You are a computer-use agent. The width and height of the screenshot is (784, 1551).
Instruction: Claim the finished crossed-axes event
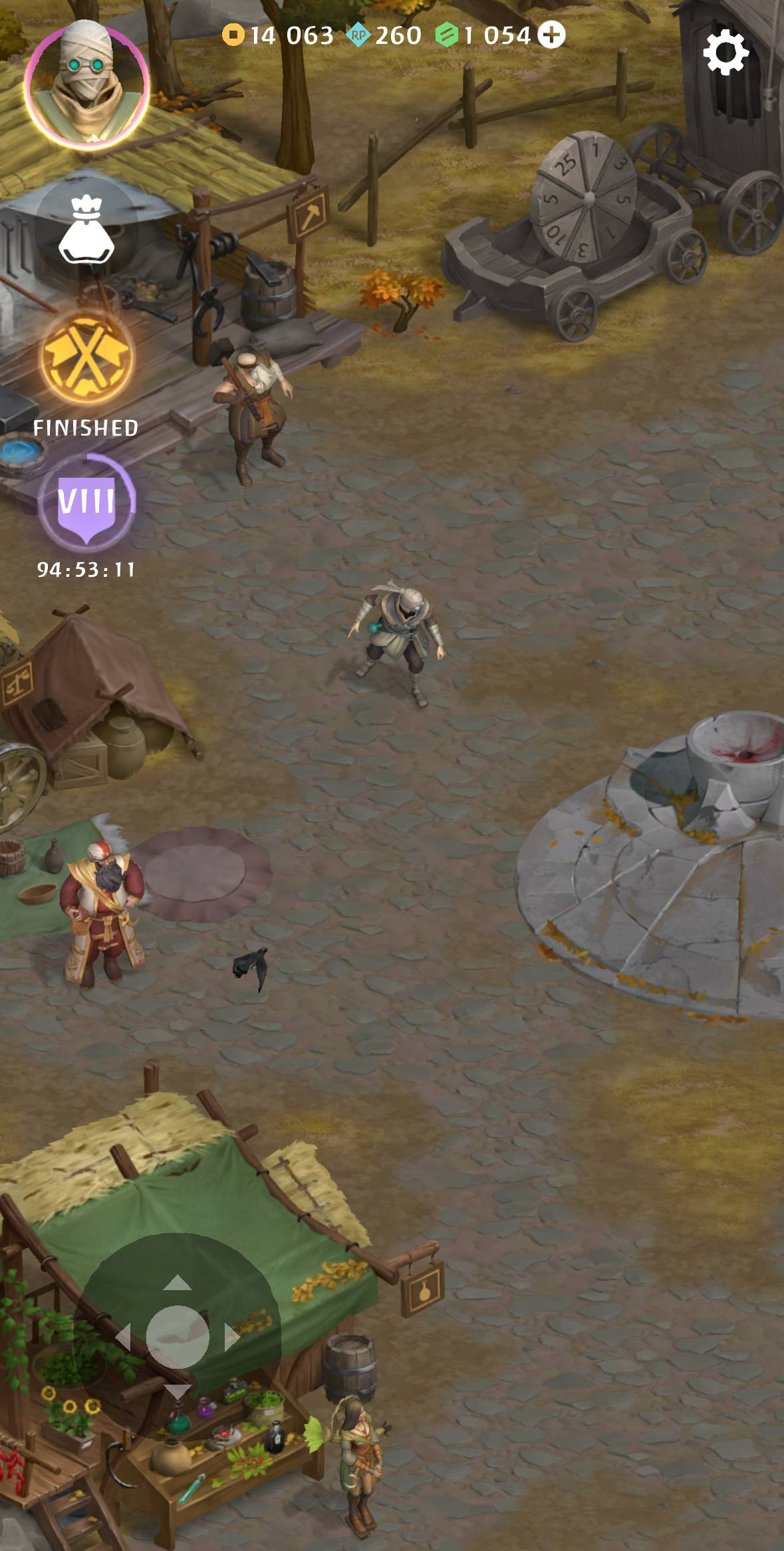pos(86,359)
